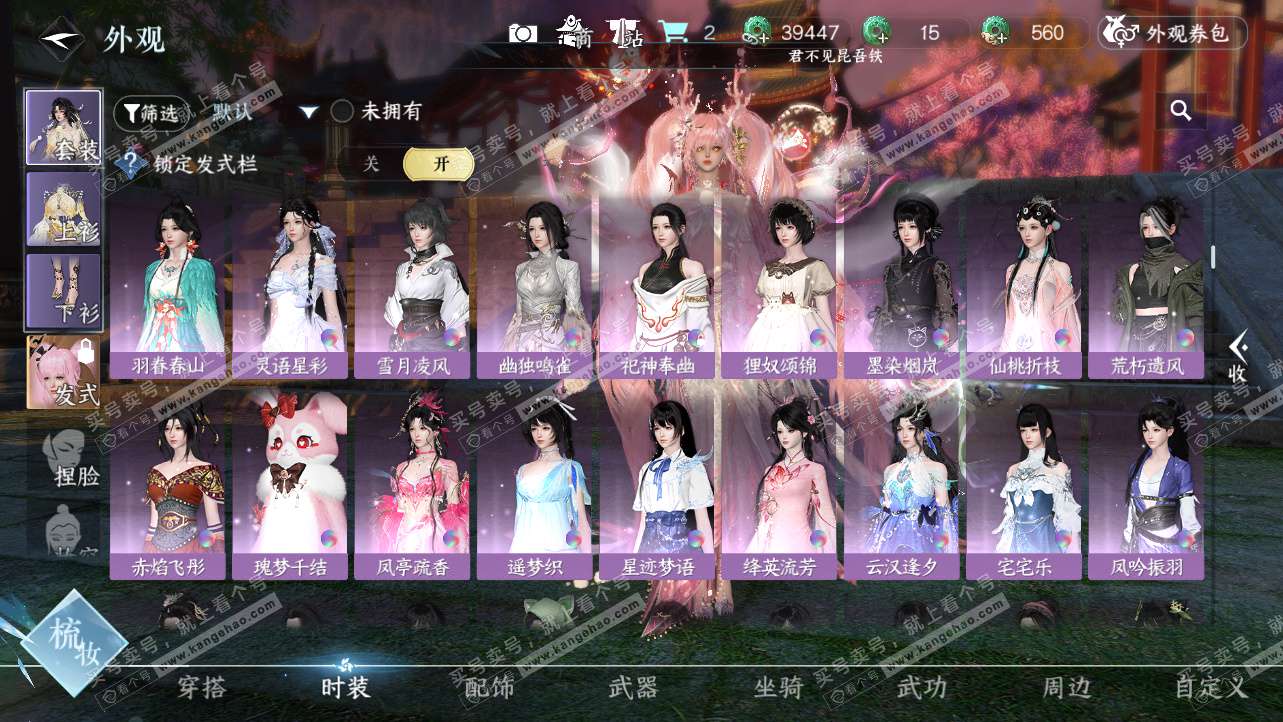Pick the 祀神奉幽 outfit card
The width and height of the screenshot is (1283, 722).
click(656, 288)
